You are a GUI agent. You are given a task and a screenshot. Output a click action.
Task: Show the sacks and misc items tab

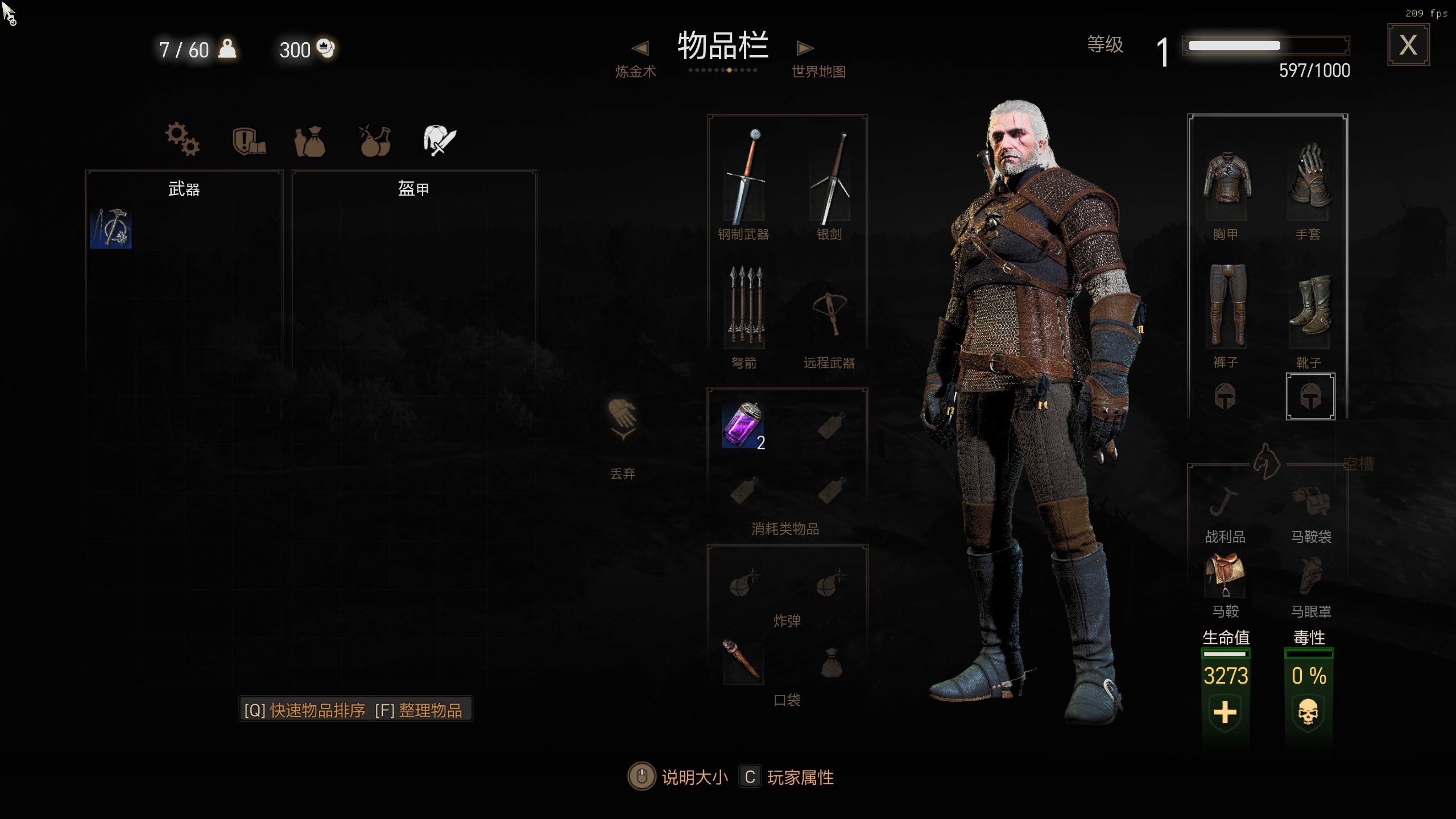[x=310, y=140]
